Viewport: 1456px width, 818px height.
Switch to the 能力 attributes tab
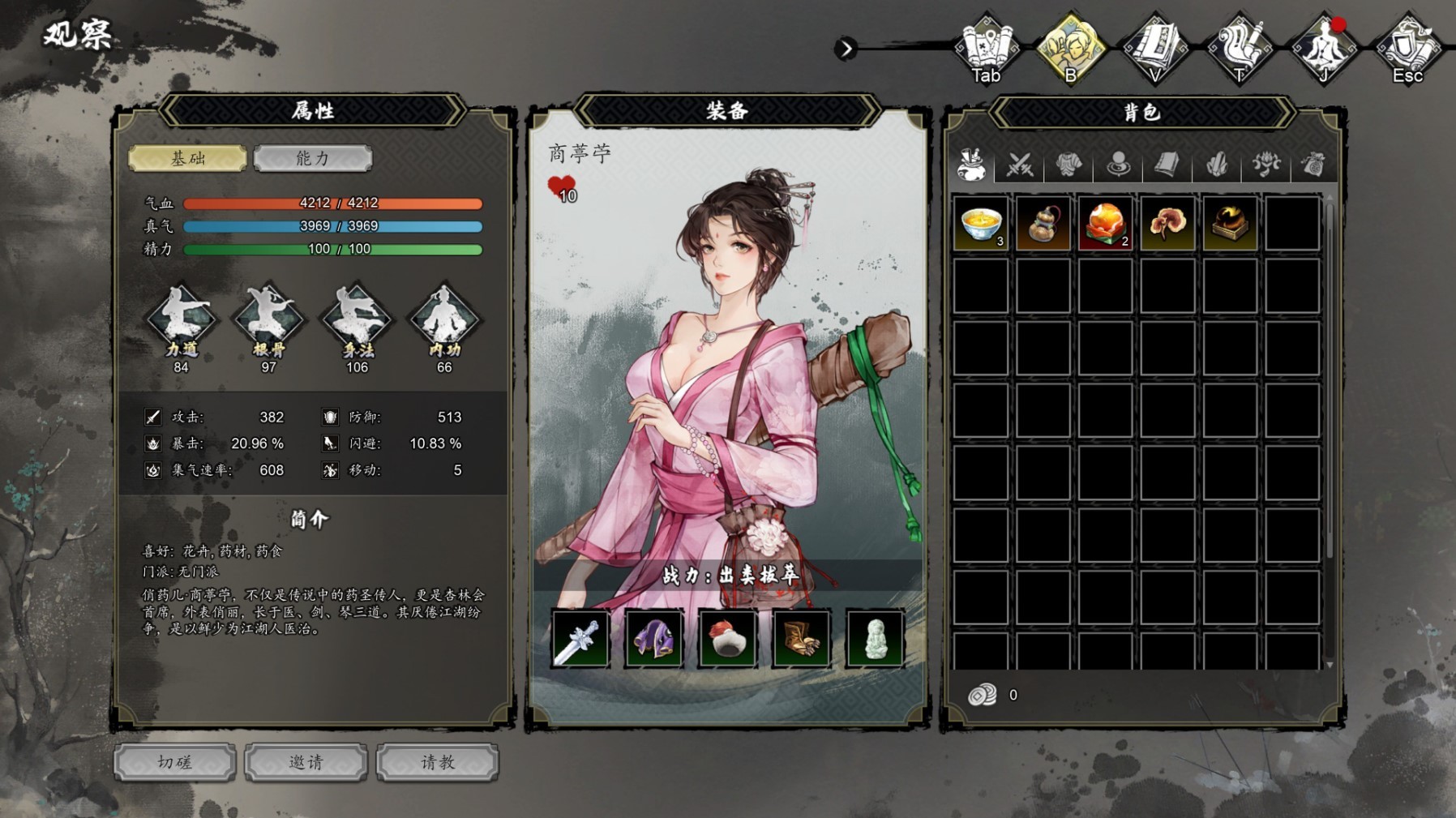coord(312,158)
